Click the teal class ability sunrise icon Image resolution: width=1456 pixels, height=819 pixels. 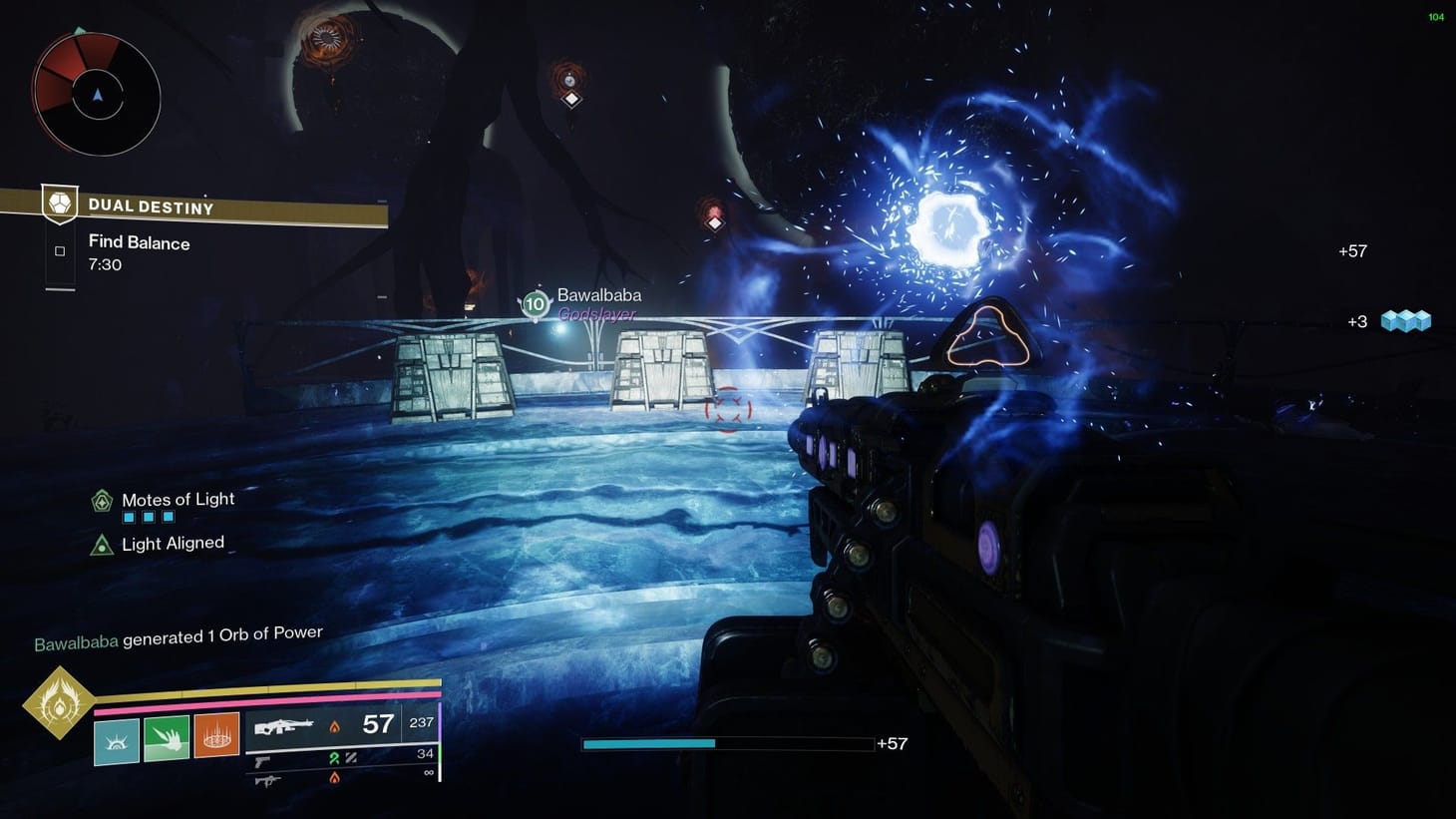116,742
